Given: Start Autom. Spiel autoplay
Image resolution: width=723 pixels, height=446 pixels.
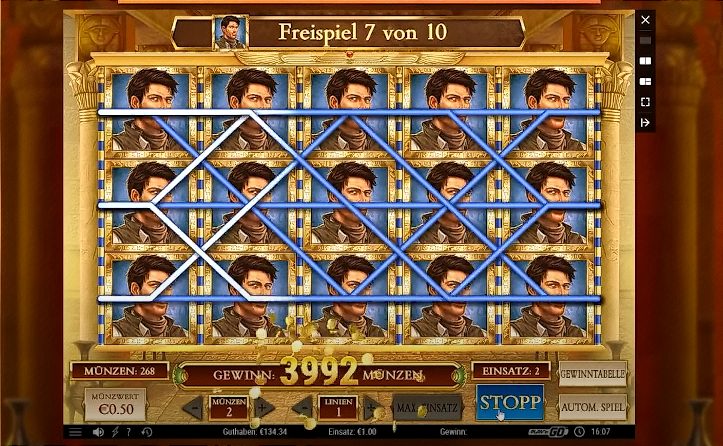Looking at the screenshot, I should click(592, 407).
